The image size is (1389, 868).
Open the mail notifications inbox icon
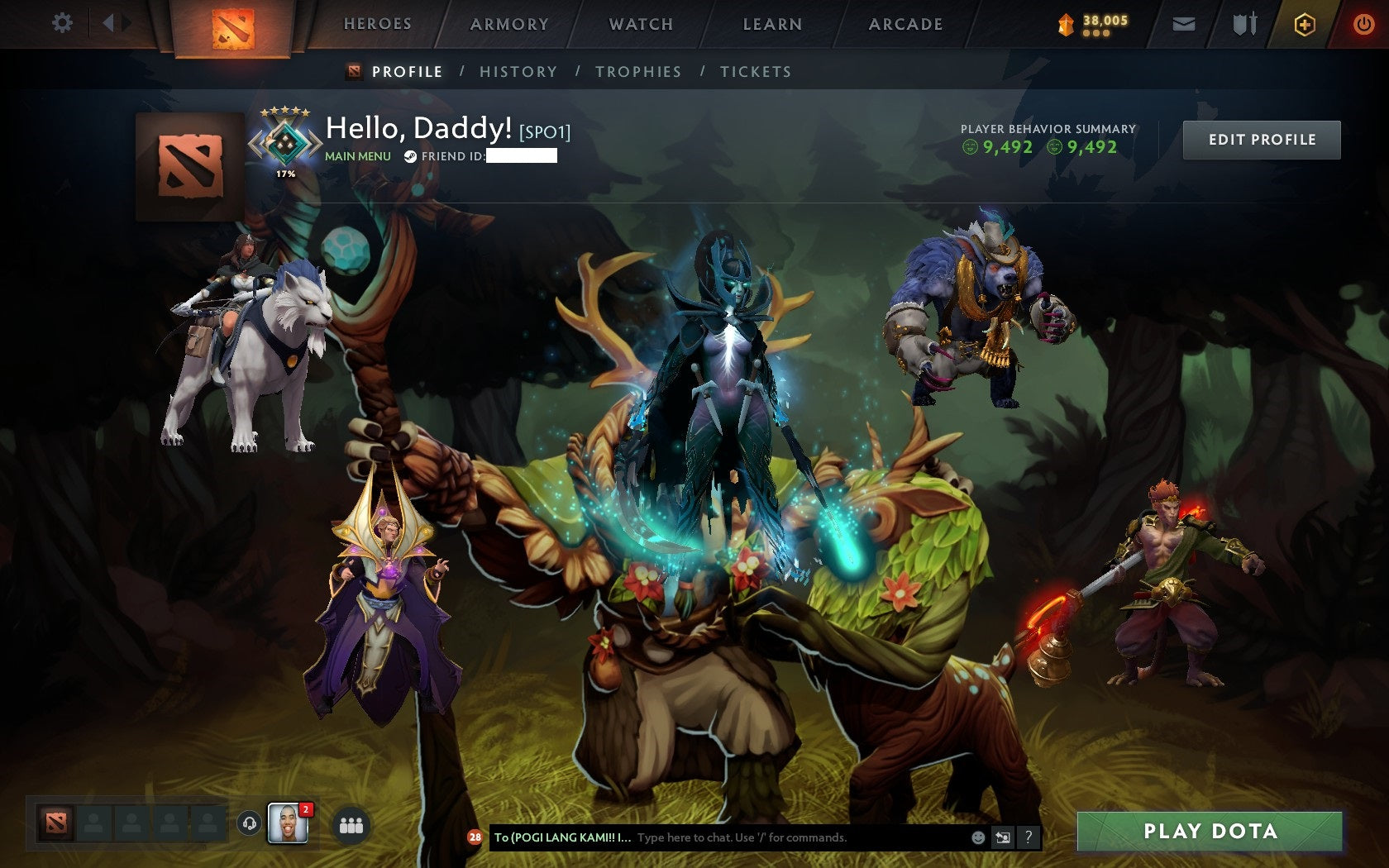pyautogui.click(x=1184, y=24)
